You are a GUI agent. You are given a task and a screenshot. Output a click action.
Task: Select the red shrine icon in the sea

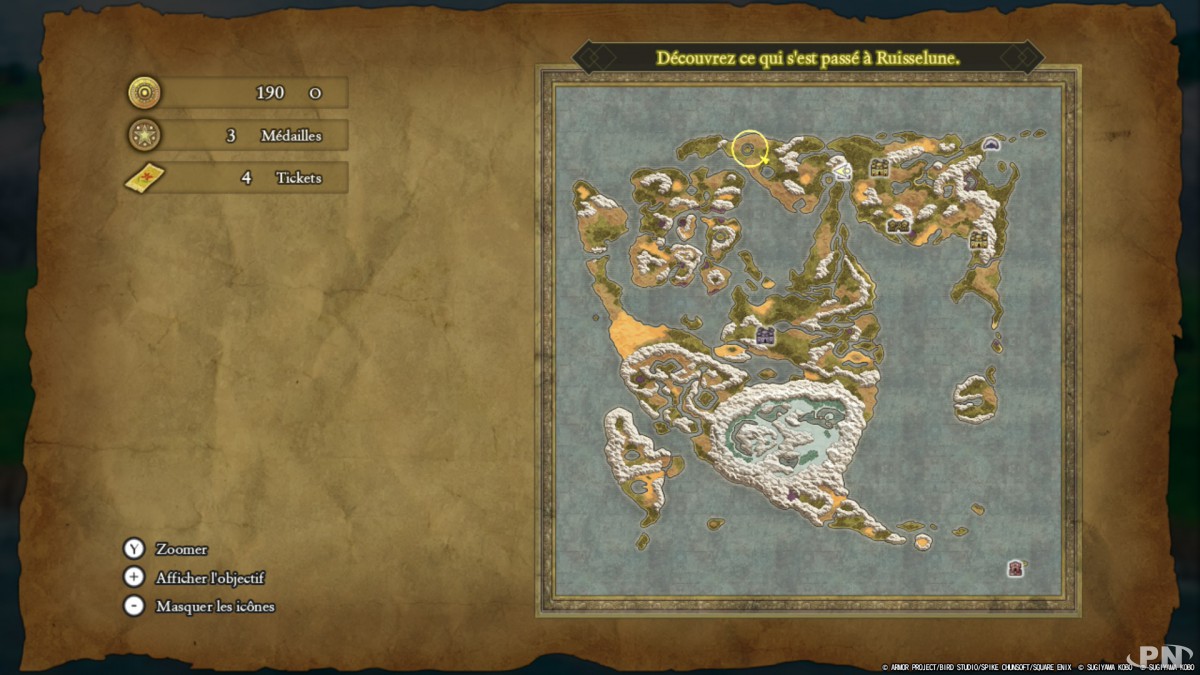tap(1016, 569)
